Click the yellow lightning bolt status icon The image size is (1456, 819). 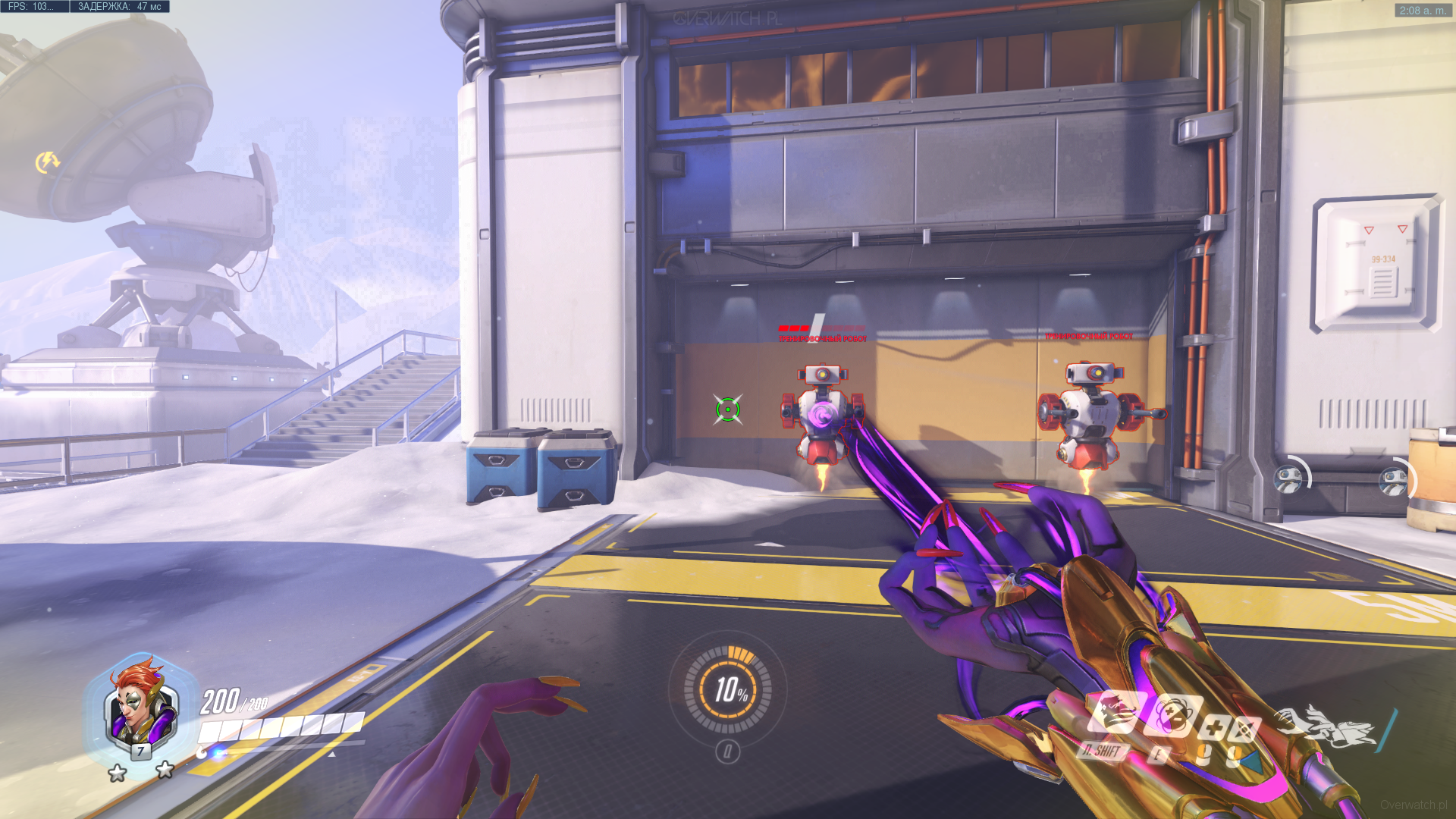pos(47,162)
